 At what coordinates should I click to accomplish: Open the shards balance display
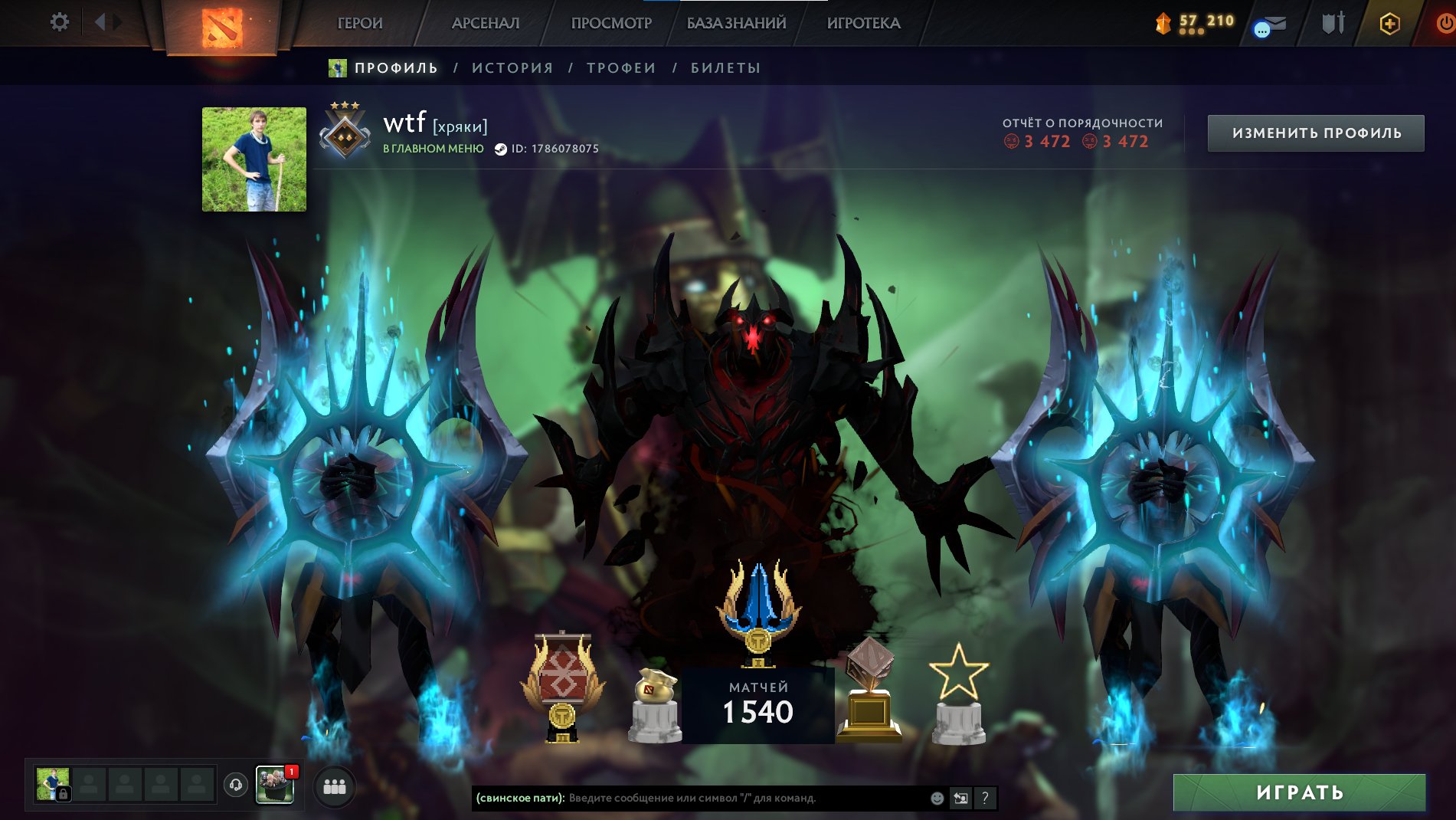[1195, 23]
